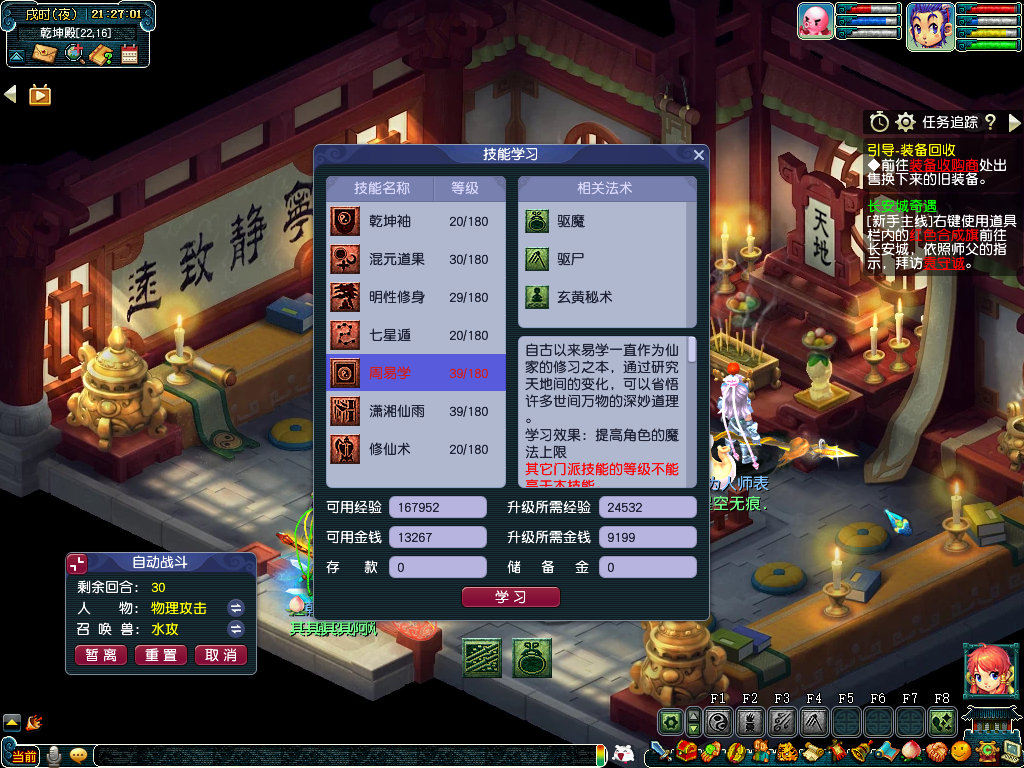This screenshot has height=768, width=1024.
Task: Pick the 七星遁 skill row
Action: point(416,335)
